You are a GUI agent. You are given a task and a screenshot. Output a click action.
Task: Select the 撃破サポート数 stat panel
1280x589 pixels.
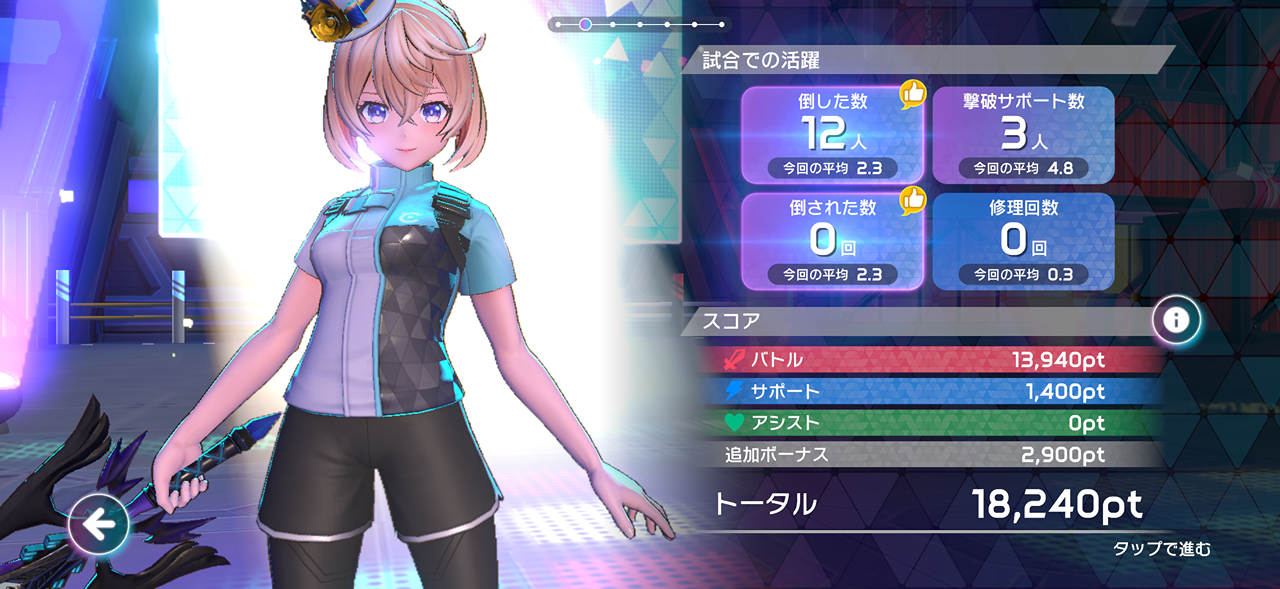1023,135
